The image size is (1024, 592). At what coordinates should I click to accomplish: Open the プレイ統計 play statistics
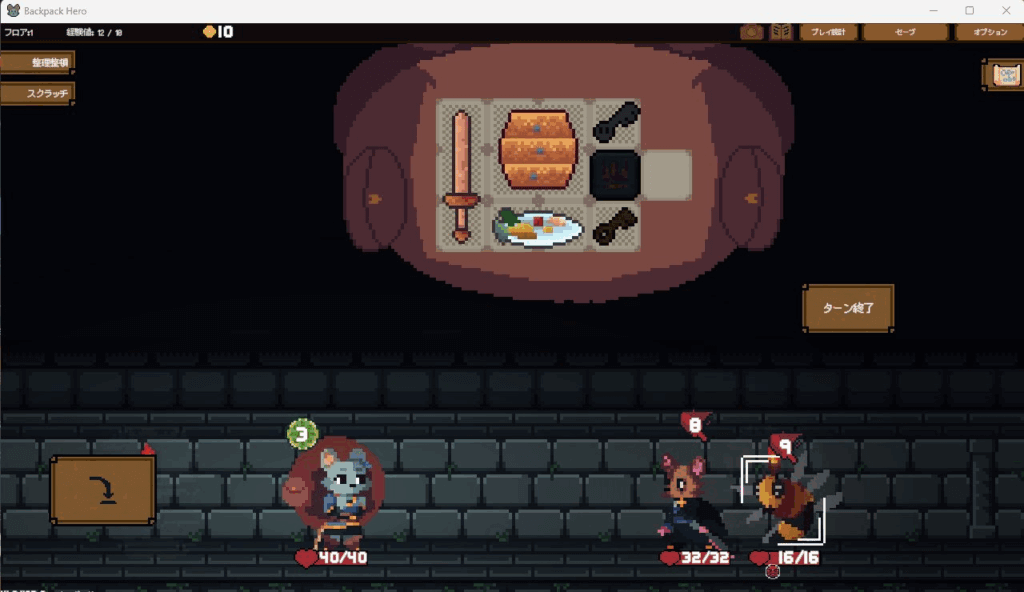tap(828, 32)
